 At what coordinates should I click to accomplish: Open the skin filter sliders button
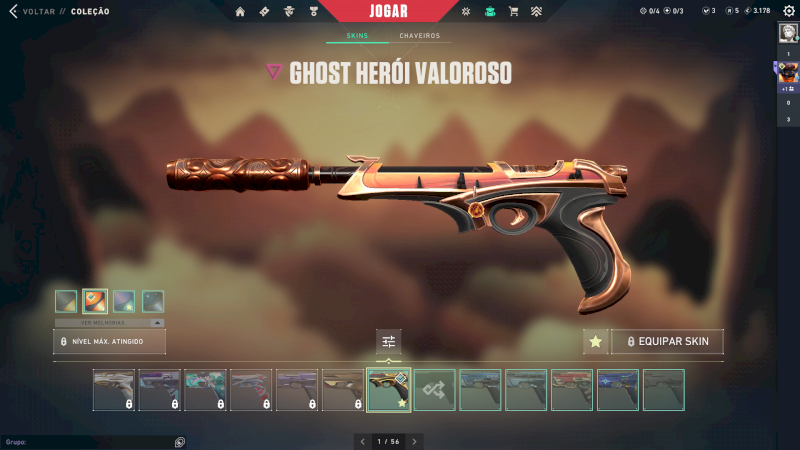pos(389,341)
